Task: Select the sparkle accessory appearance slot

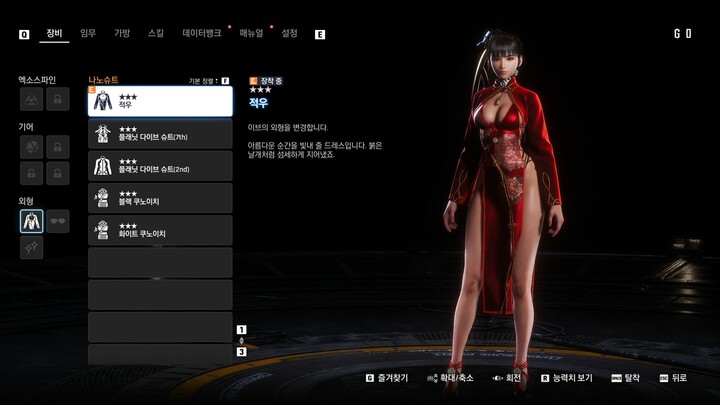Action: 31,247
